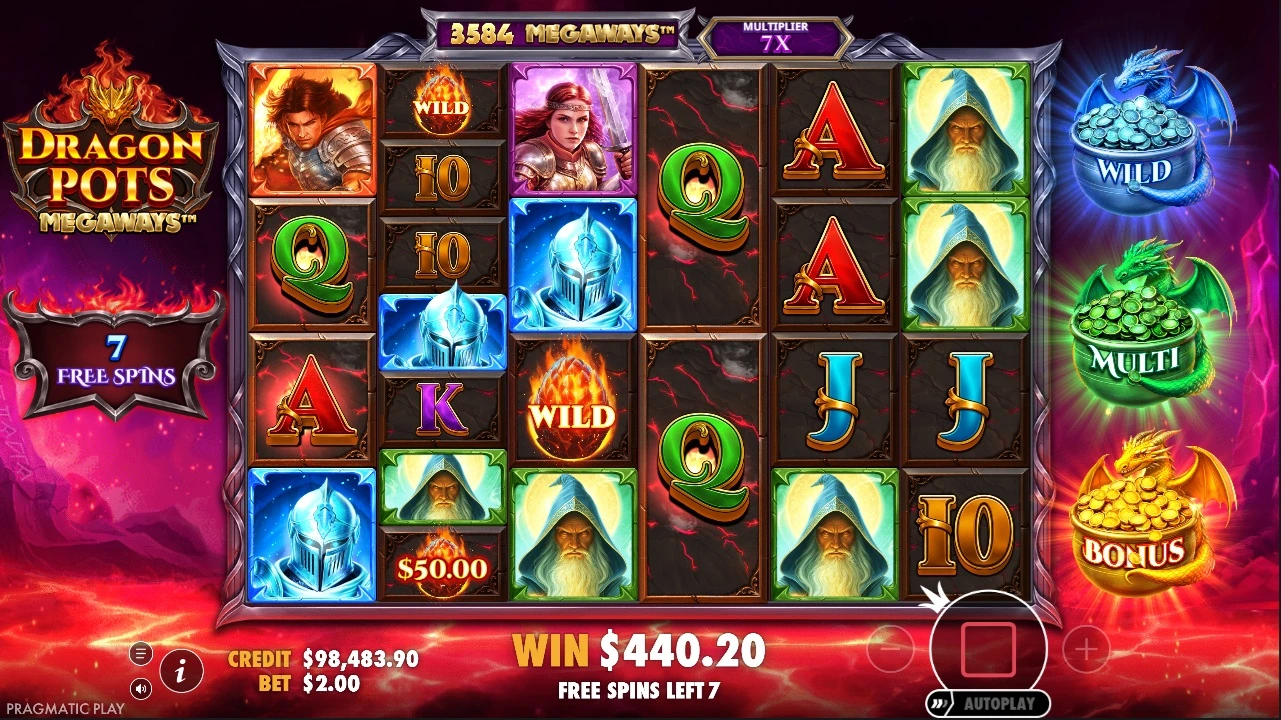
Task: Decrease the bet with the minus button
Action: 890,651
